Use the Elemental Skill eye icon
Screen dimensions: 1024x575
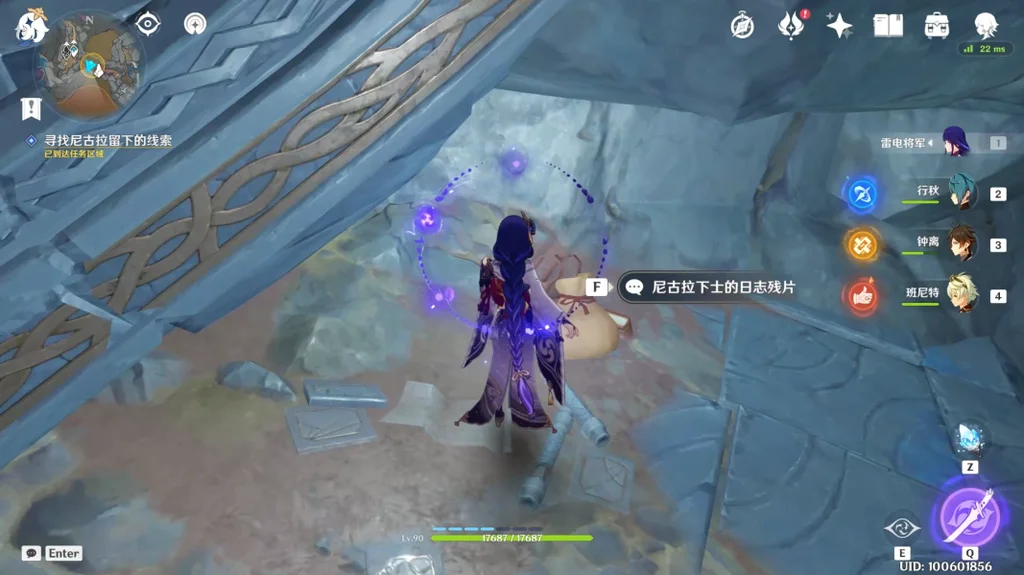pyautogui.click(x=902, y=528)
